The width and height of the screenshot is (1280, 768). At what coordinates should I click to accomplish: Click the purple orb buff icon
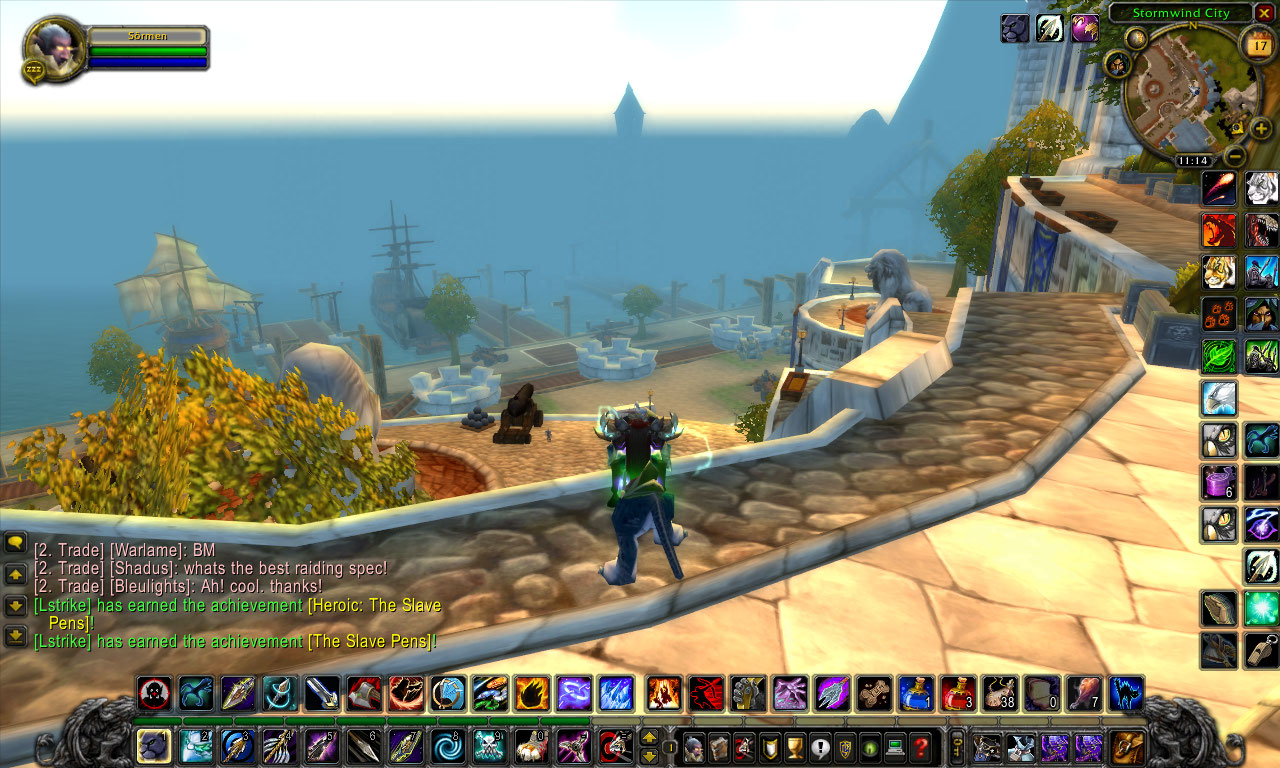point(1085,28)
